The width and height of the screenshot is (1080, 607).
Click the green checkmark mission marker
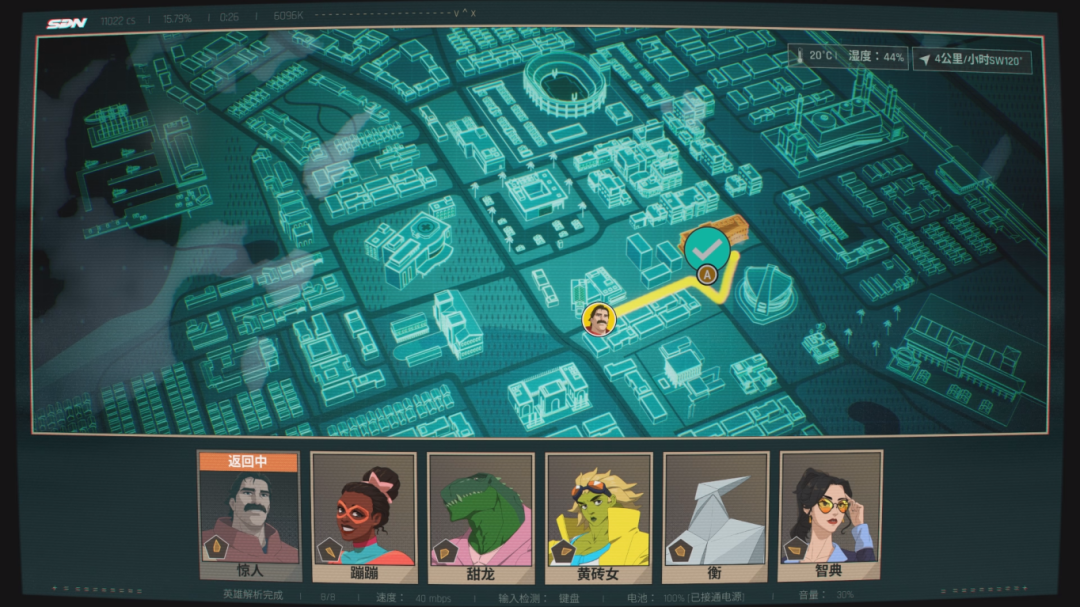708,246
